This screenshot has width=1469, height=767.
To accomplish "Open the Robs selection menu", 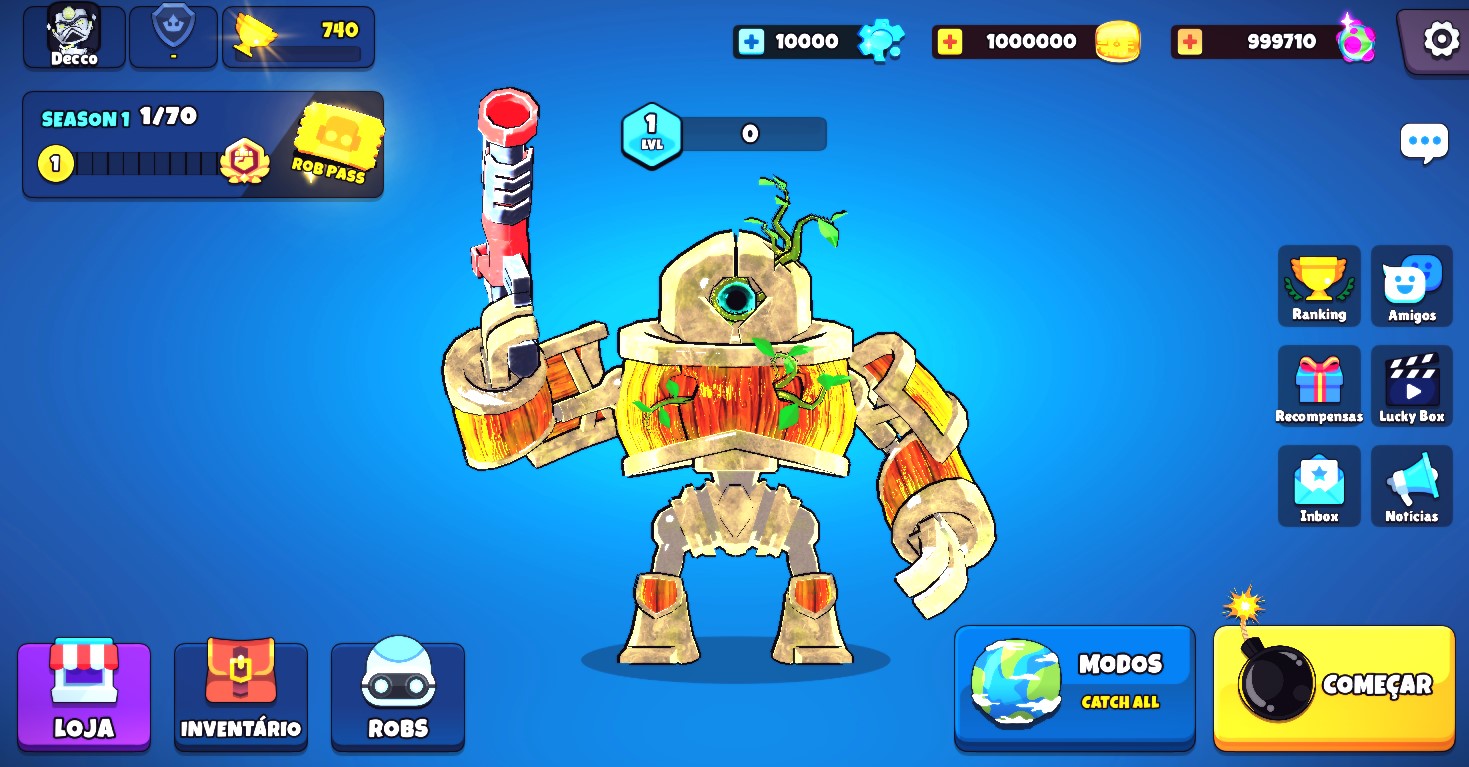I will pos(398,695).
